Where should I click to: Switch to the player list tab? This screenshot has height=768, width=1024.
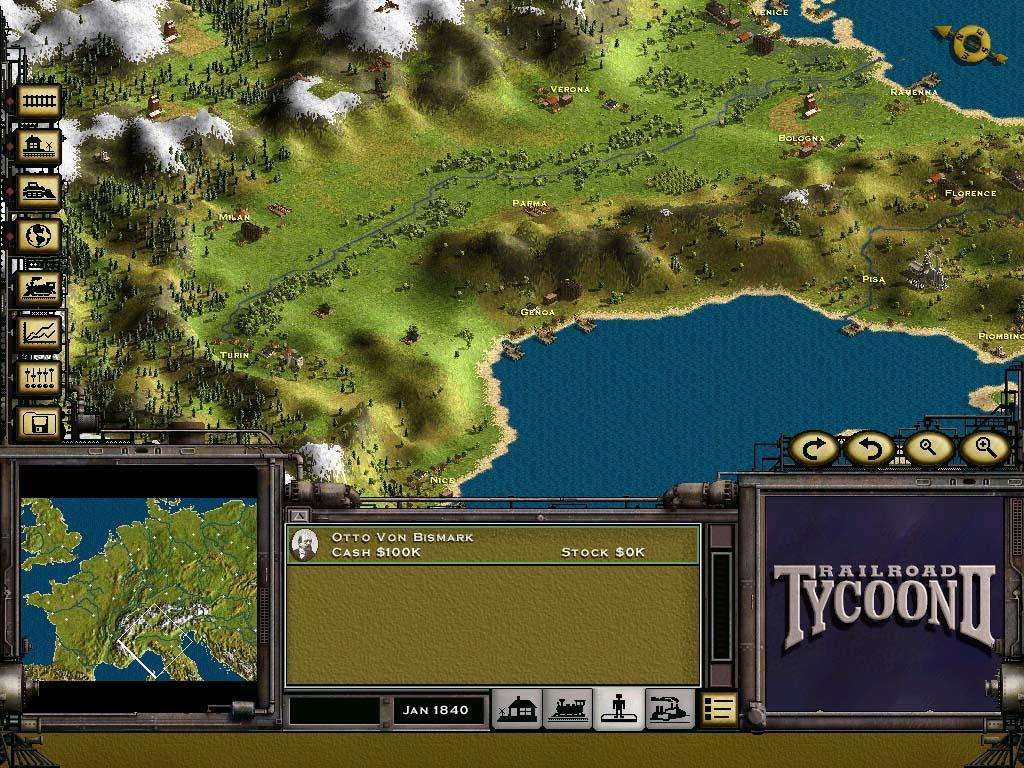tap(619, 709)
